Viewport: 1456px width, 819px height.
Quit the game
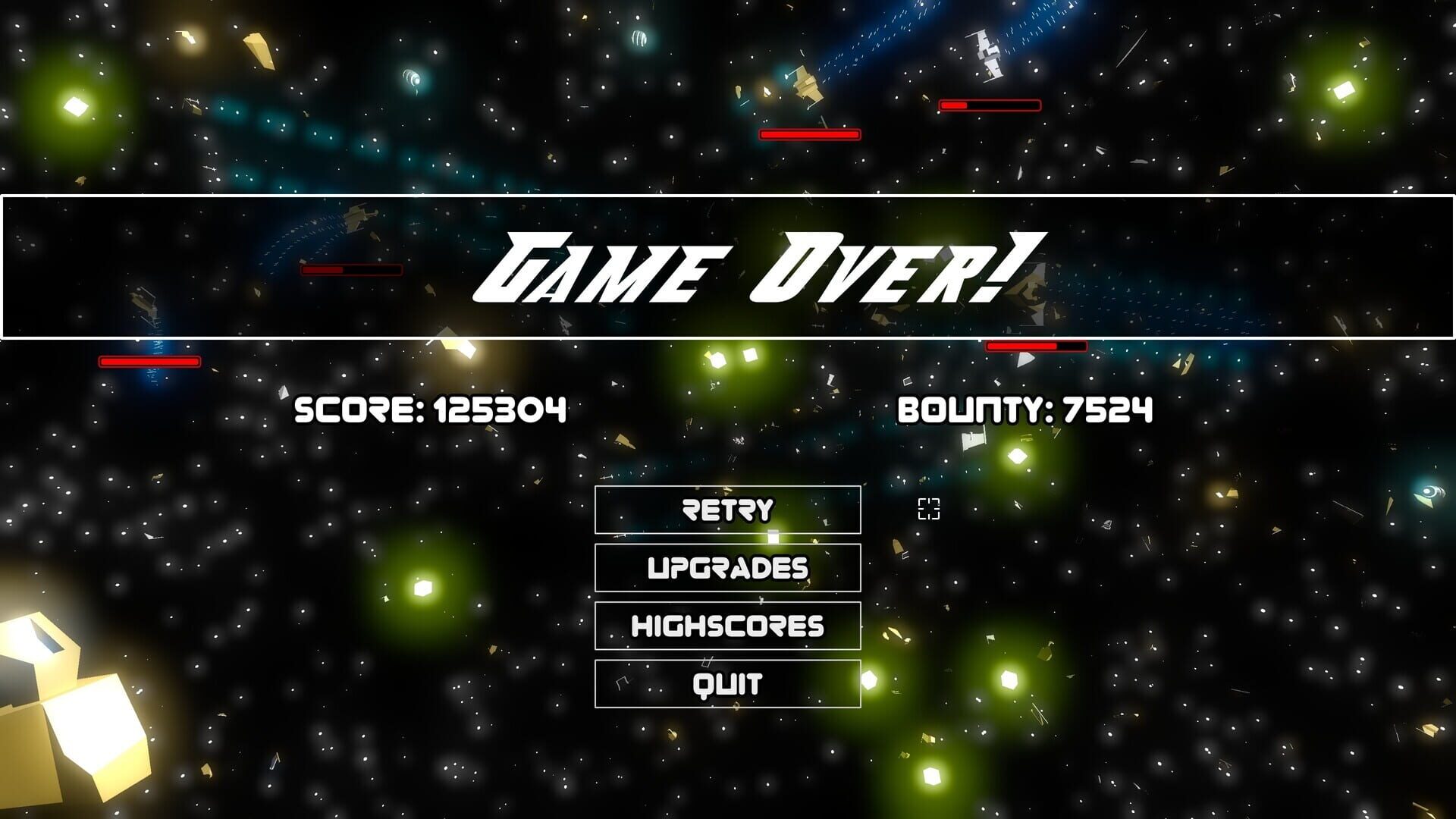point(728,682)
